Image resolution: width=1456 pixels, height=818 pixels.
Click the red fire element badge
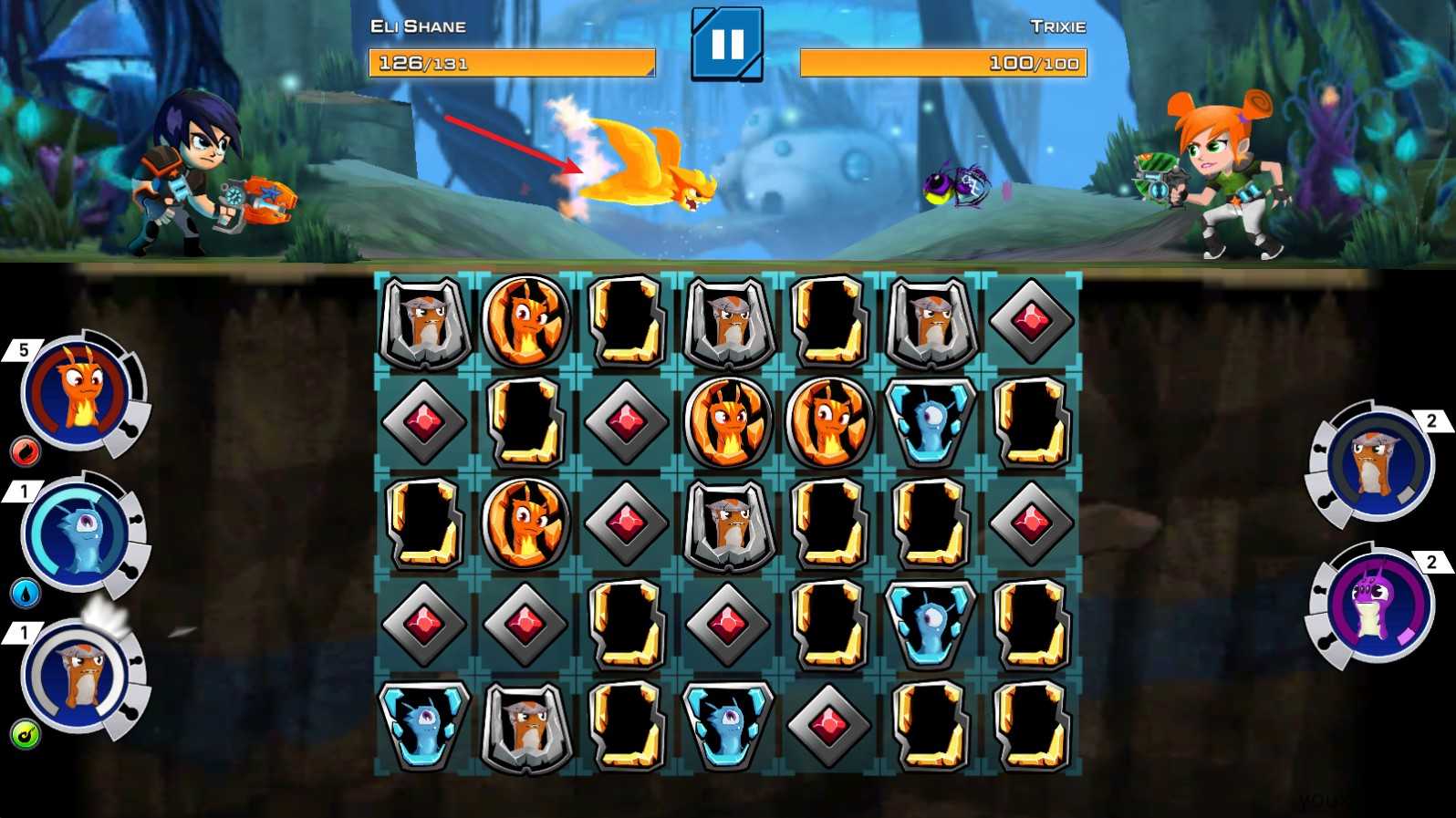25,450
